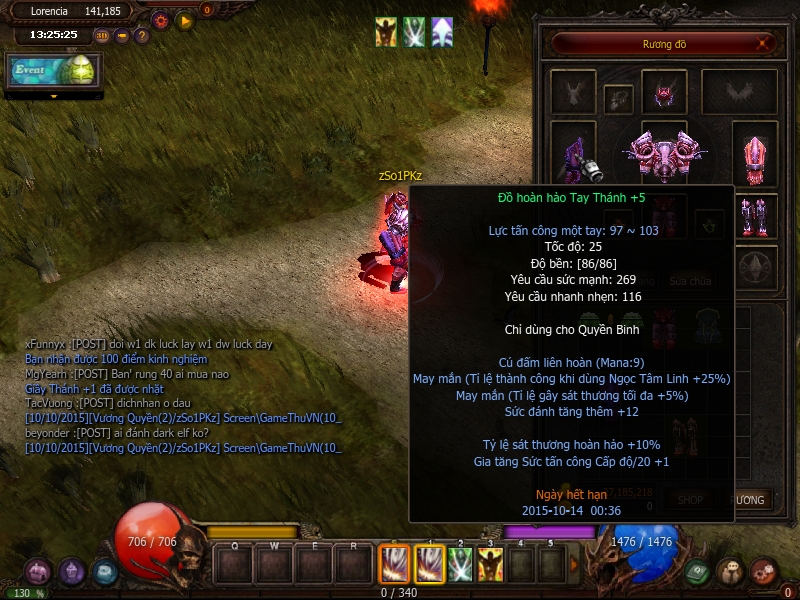Click the camera icon button

[x=122, y=36]
